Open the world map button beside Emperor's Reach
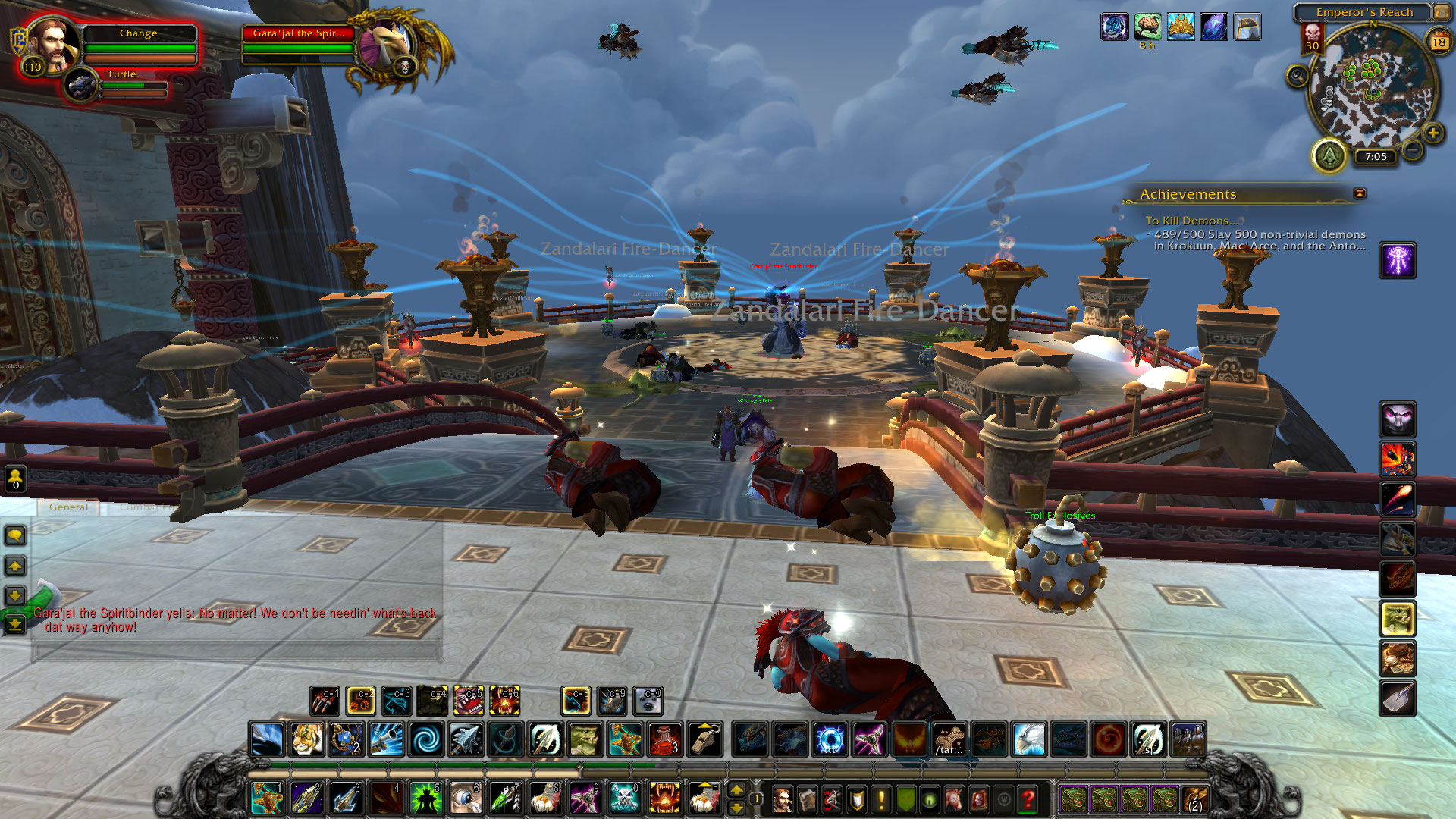 1440,12
